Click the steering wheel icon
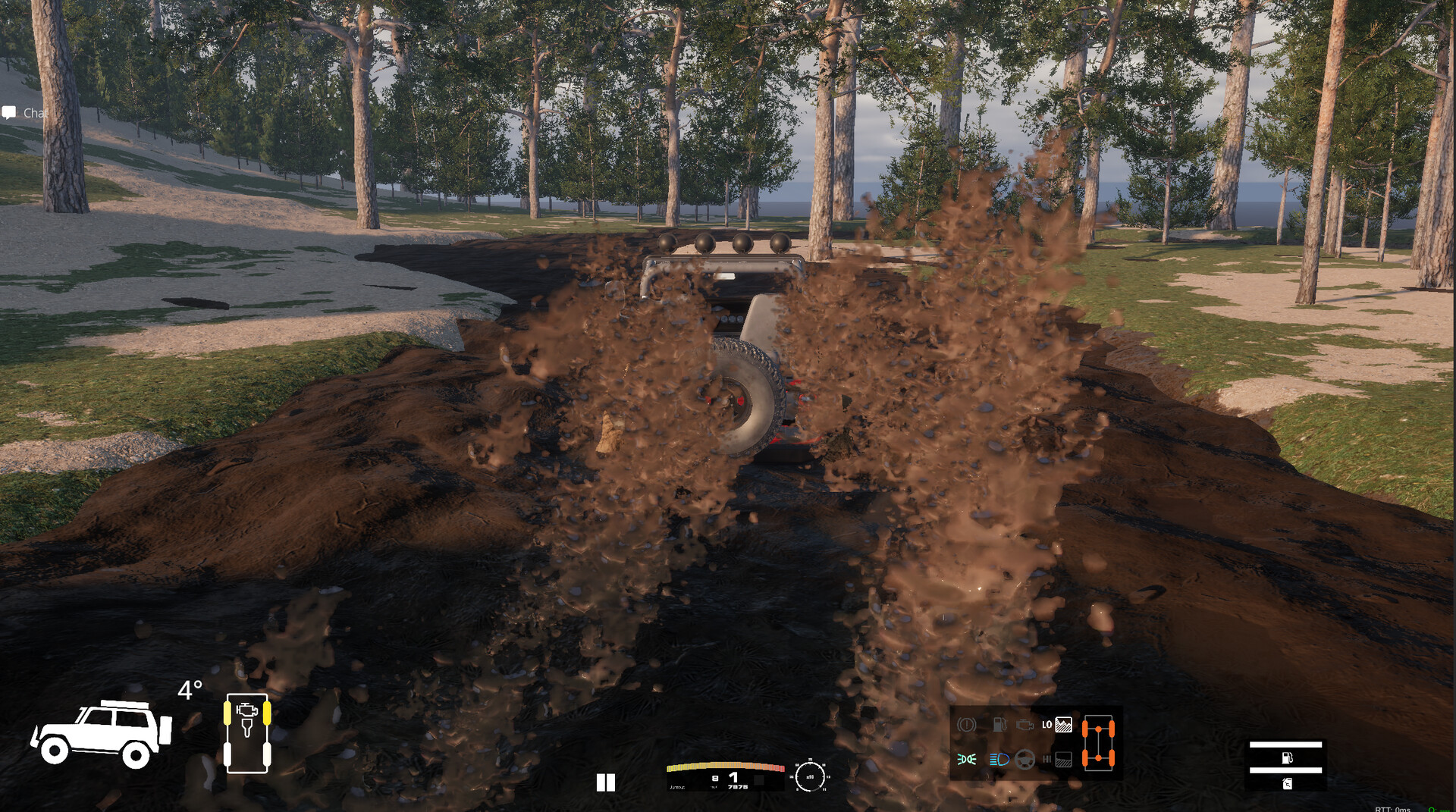Screen dimensions: 1456x812 [x=1025, y=759]
